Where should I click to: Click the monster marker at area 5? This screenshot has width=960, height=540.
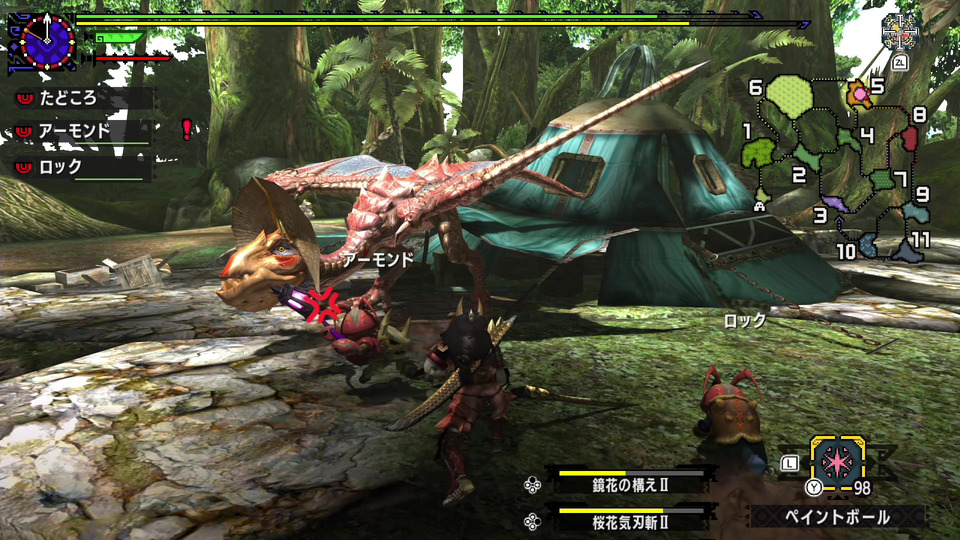tap(859, 95)
